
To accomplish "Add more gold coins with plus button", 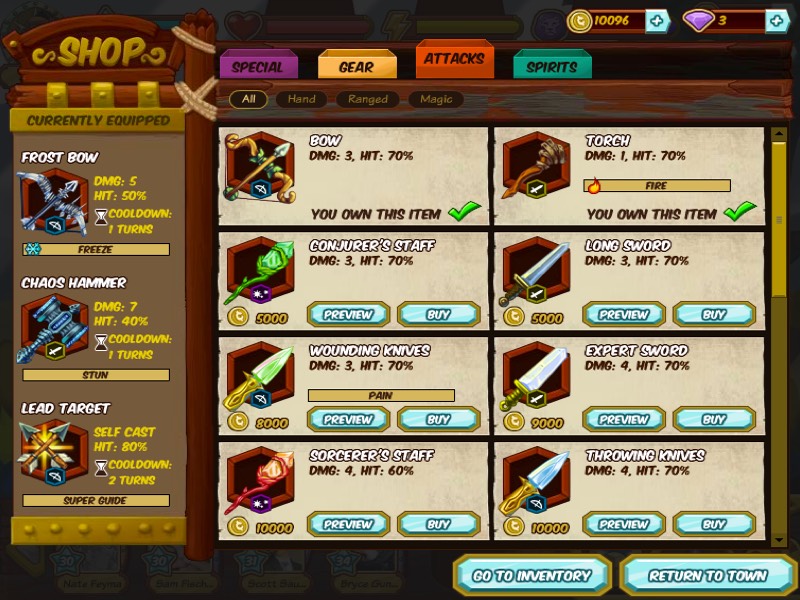I will click(656, 20).
